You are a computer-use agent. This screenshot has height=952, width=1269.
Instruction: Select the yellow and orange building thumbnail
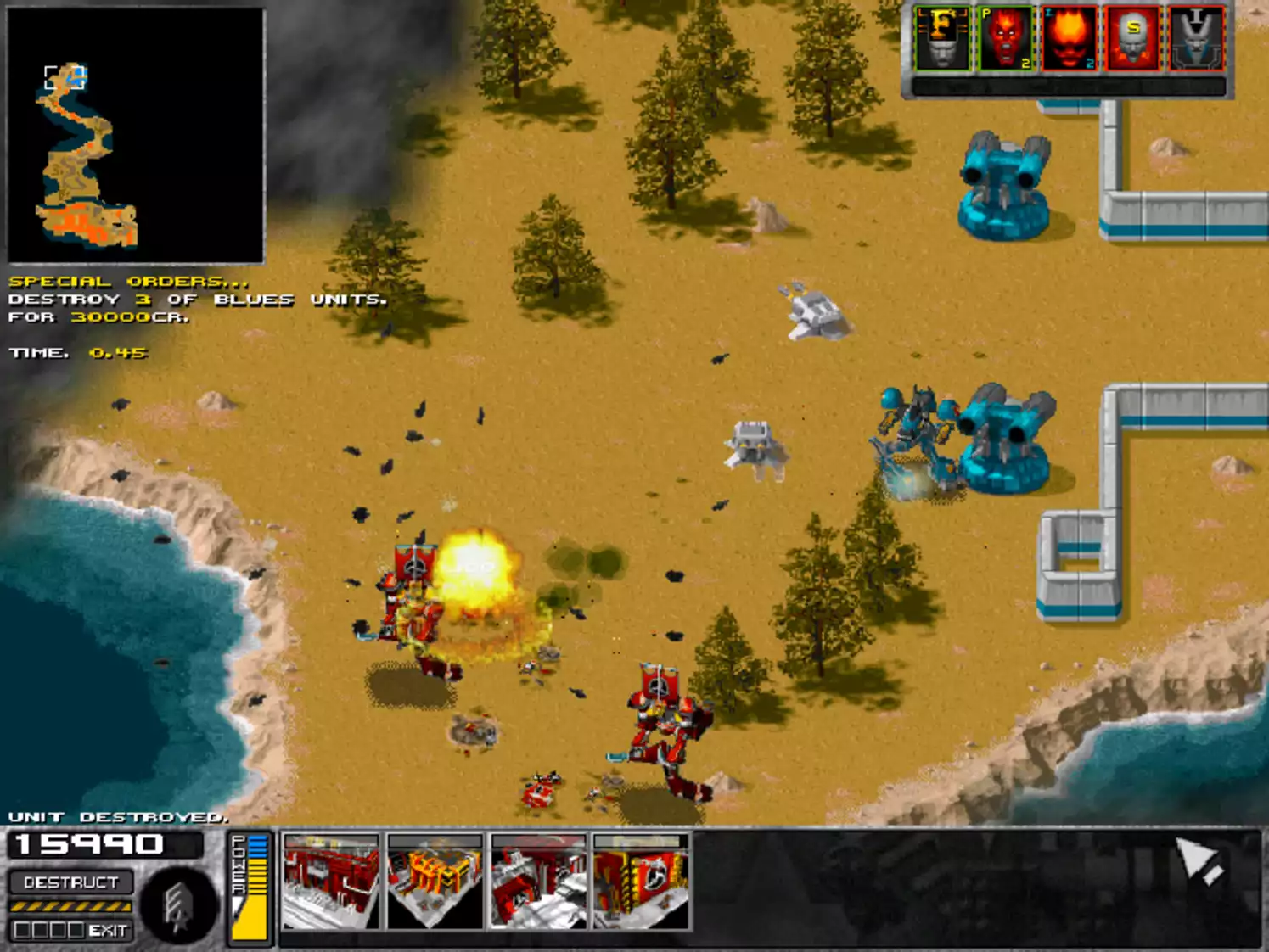click(435, 881)
